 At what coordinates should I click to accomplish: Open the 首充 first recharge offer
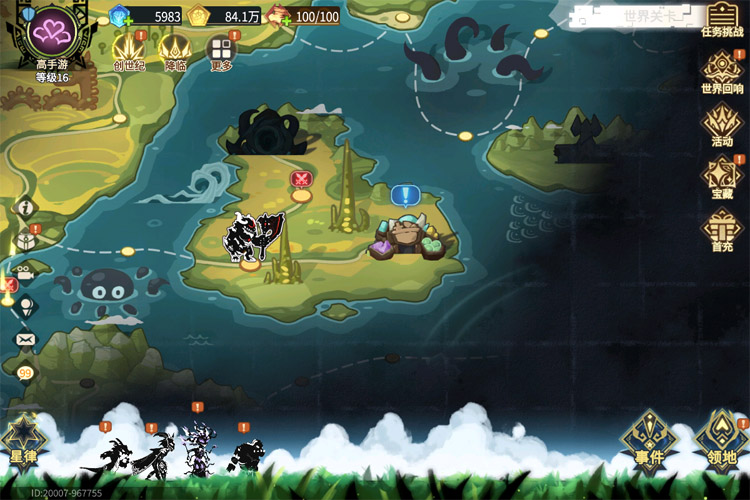[722, 229]
